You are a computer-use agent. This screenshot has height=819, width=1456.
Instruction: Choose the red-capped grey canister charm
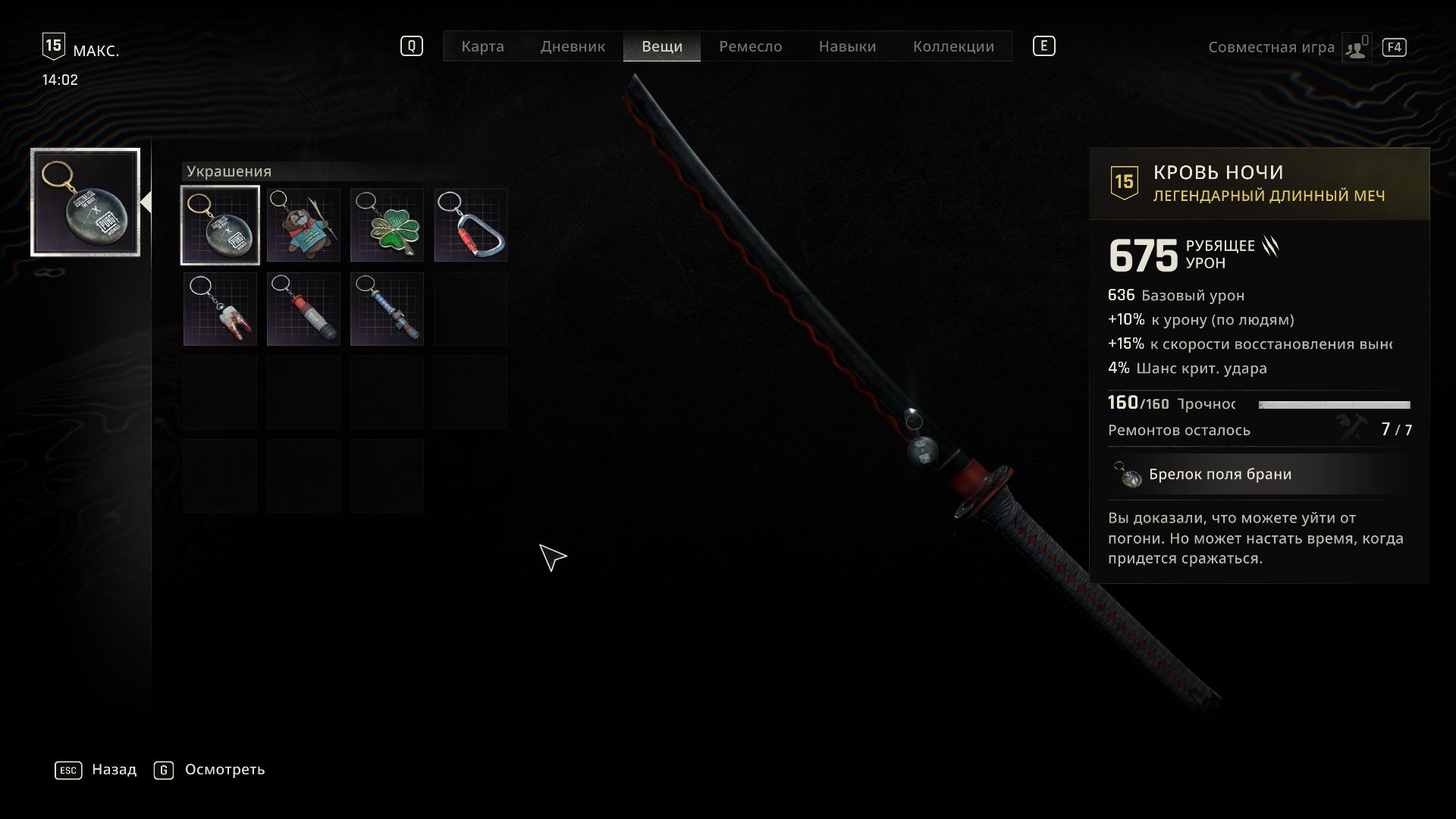pyautogui.click(x=303, y=309)
